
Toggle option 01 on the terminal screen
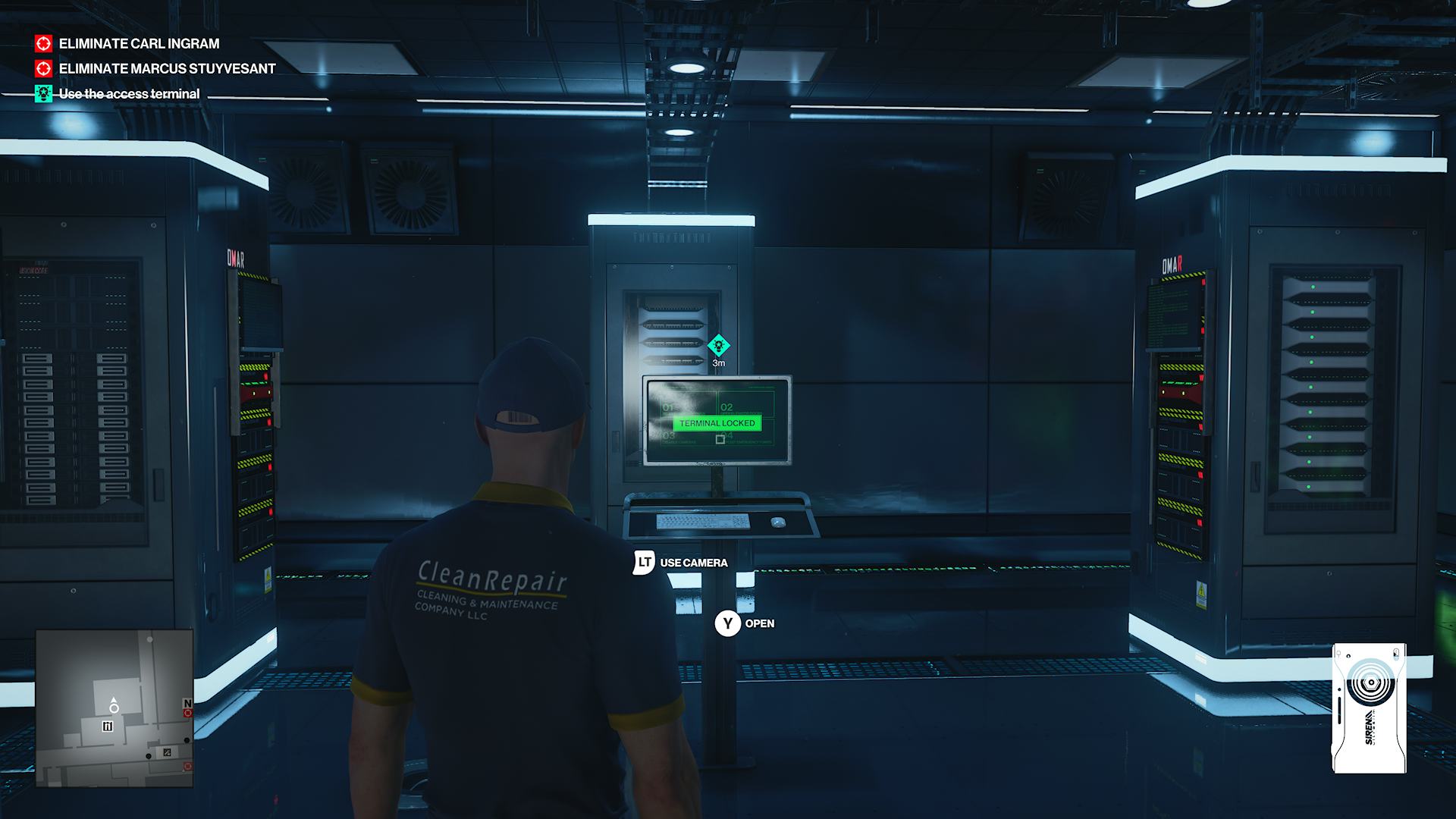click(x=668, y=407)
